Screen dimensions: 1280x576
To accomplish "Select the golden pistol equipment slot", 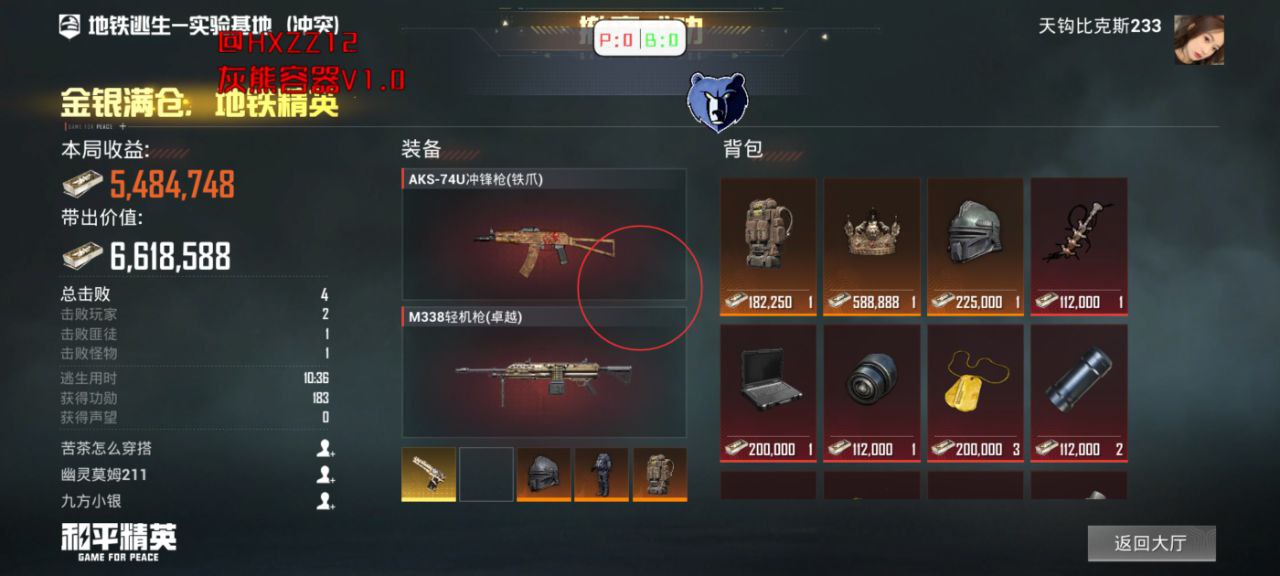I will pyautogui.click(x=428, y=474).
